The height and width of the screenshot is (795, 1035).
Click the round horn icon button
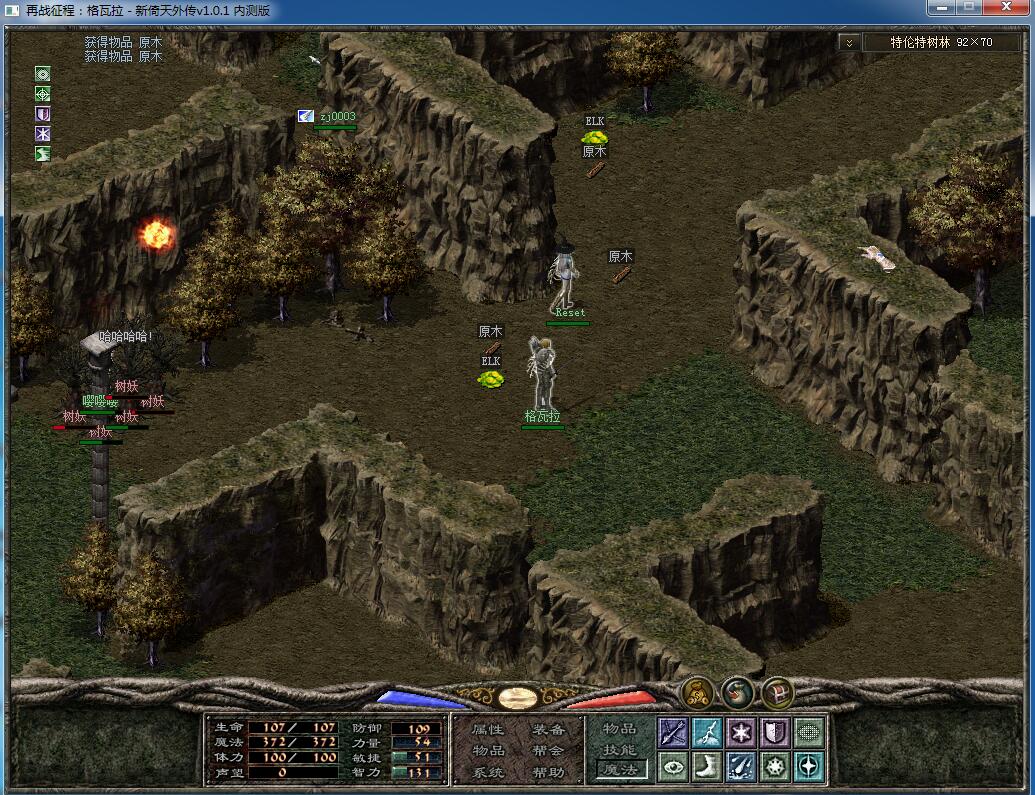click(x=737, y=692)
